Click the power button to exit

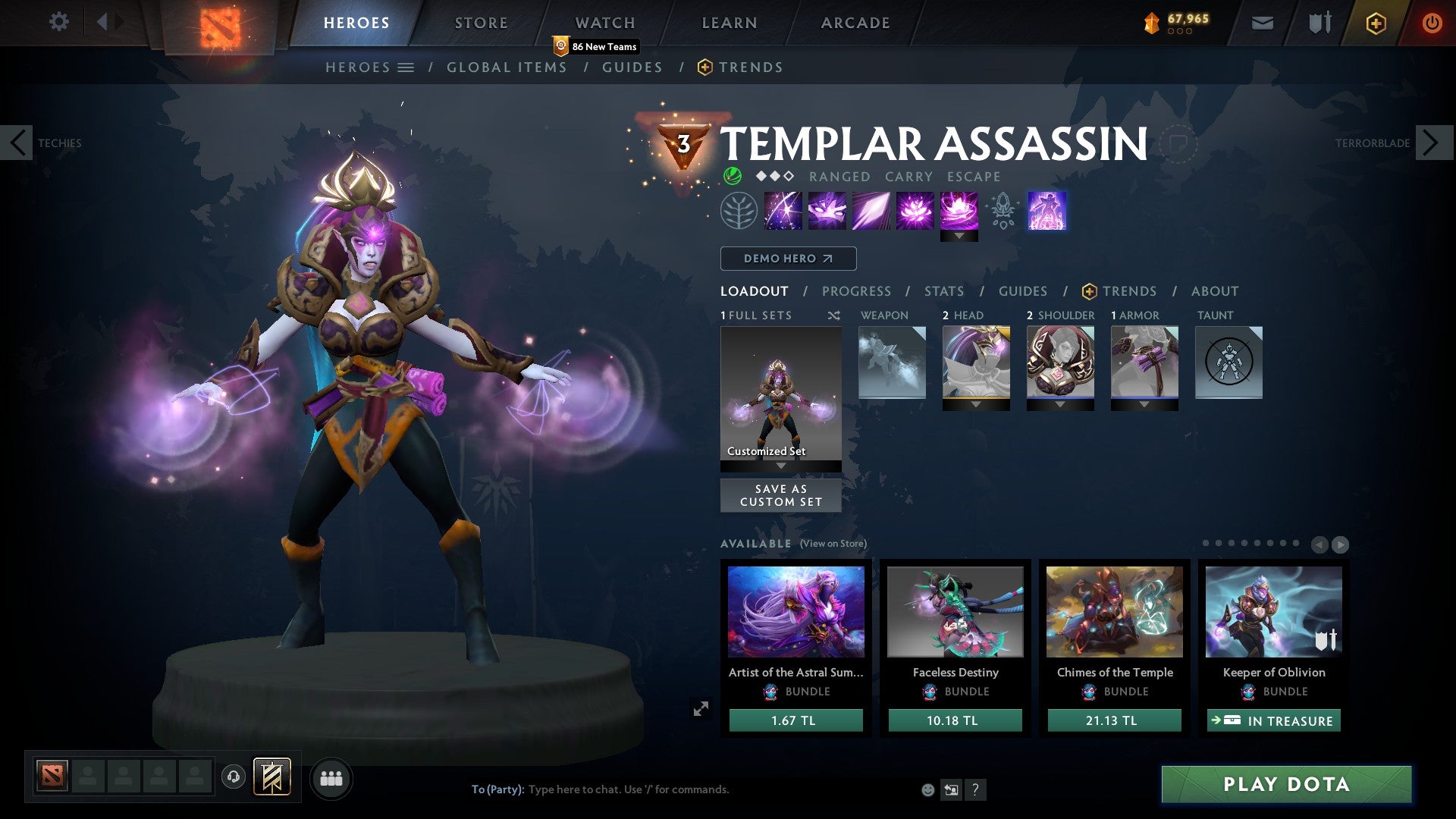1433,23
